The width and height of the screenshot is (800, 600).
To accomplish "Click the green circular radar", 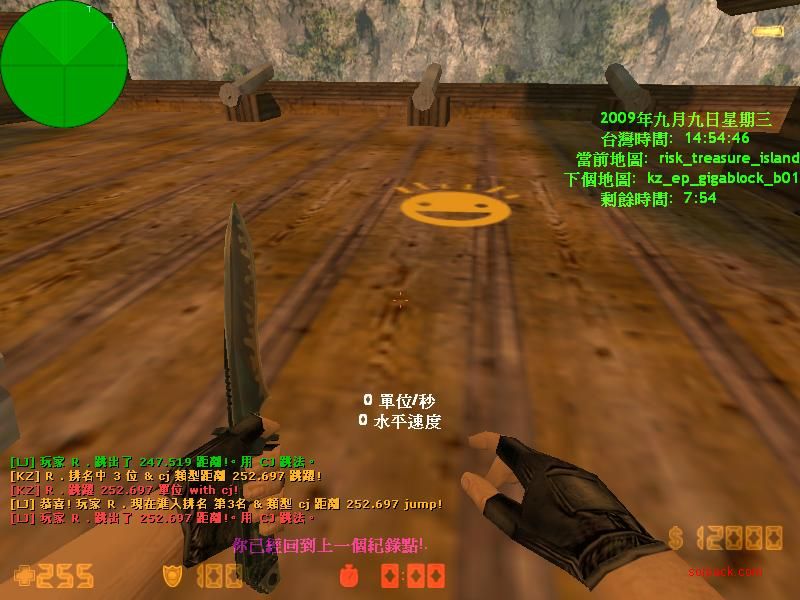I will [64, 64].
